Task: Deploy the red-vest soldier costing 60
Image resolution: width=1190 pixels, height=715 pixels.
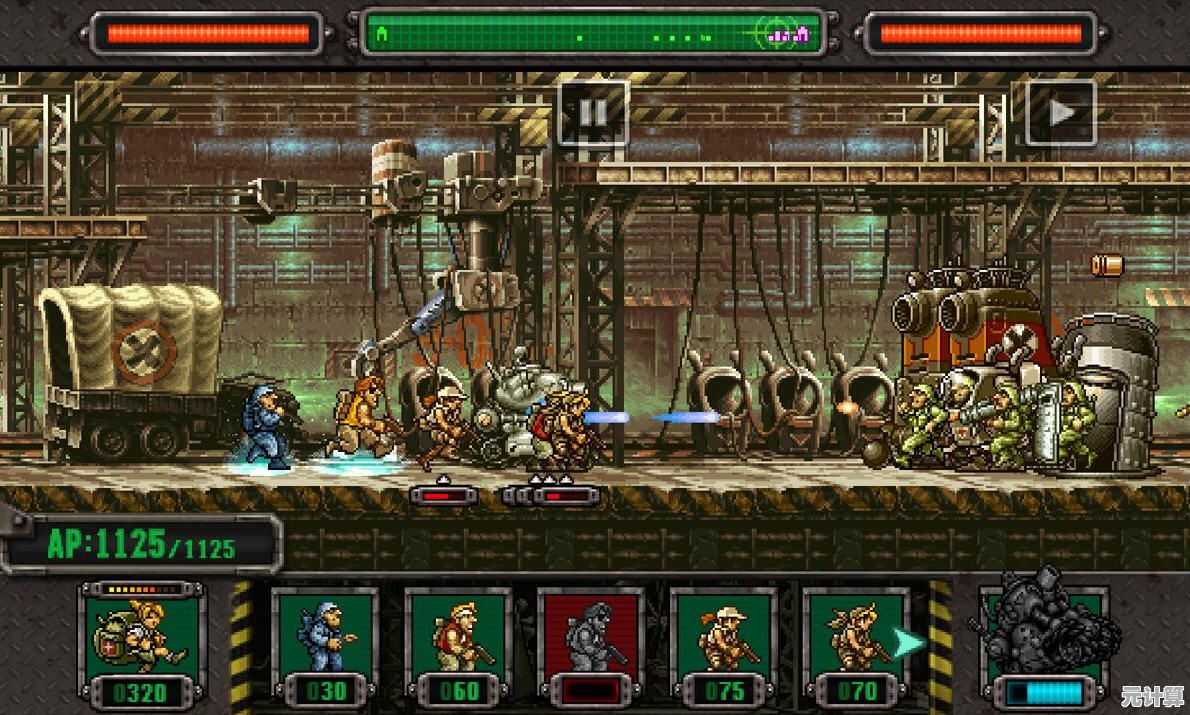Action: tap(458, 643)
